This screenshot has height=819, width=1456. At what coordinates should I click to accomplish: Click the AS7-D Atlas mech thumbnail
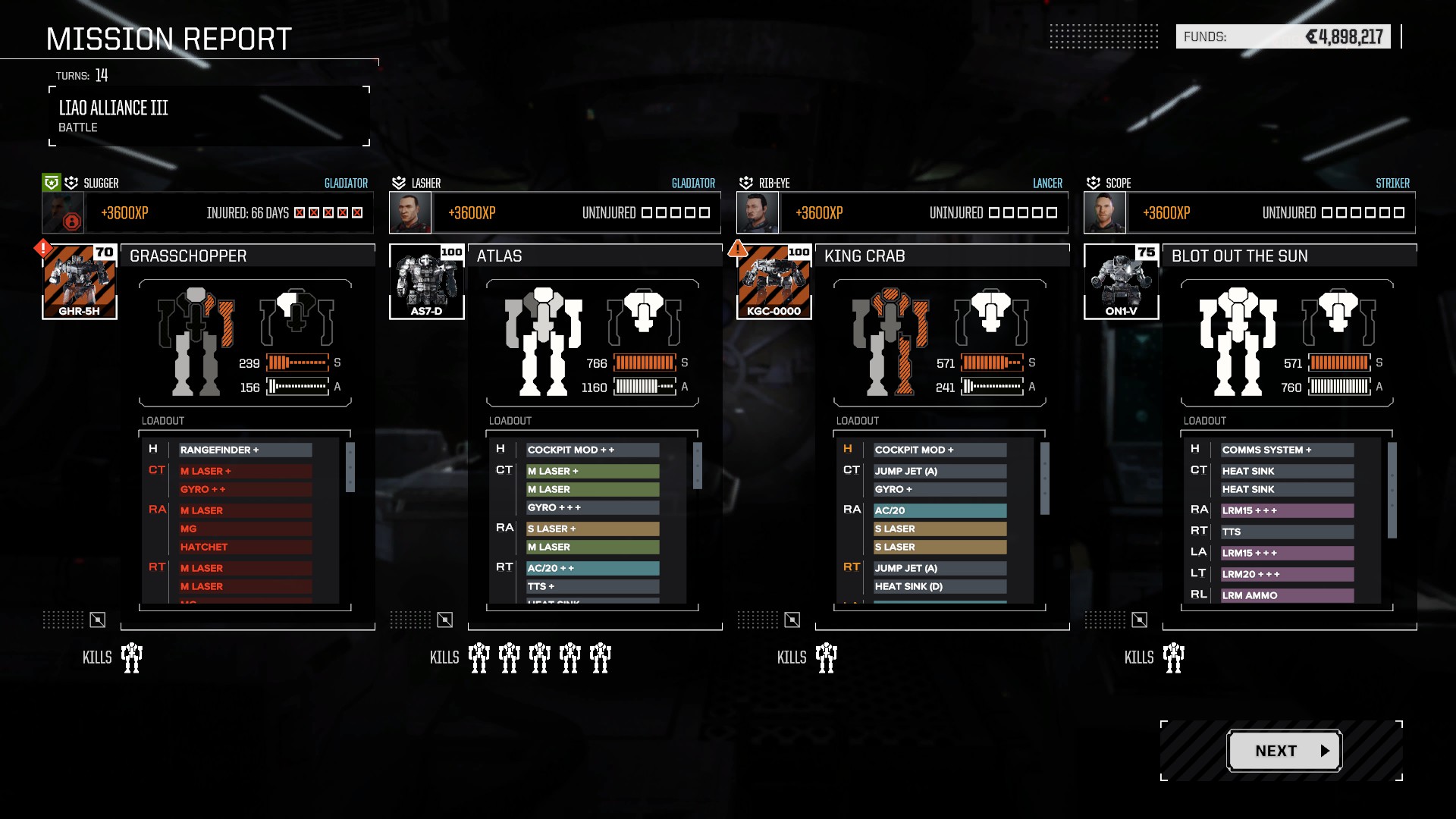pyautogui.click(x=427, y=281)
